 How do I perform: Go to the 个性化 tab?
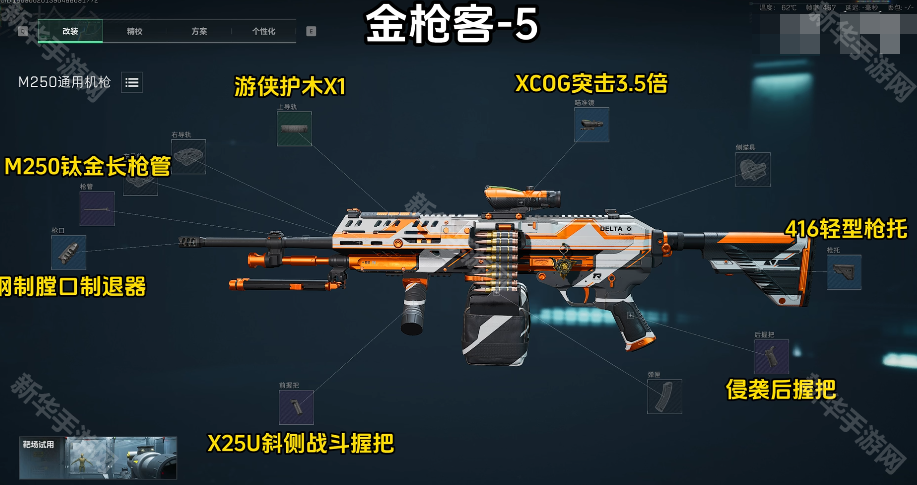[x=263, y=31]
